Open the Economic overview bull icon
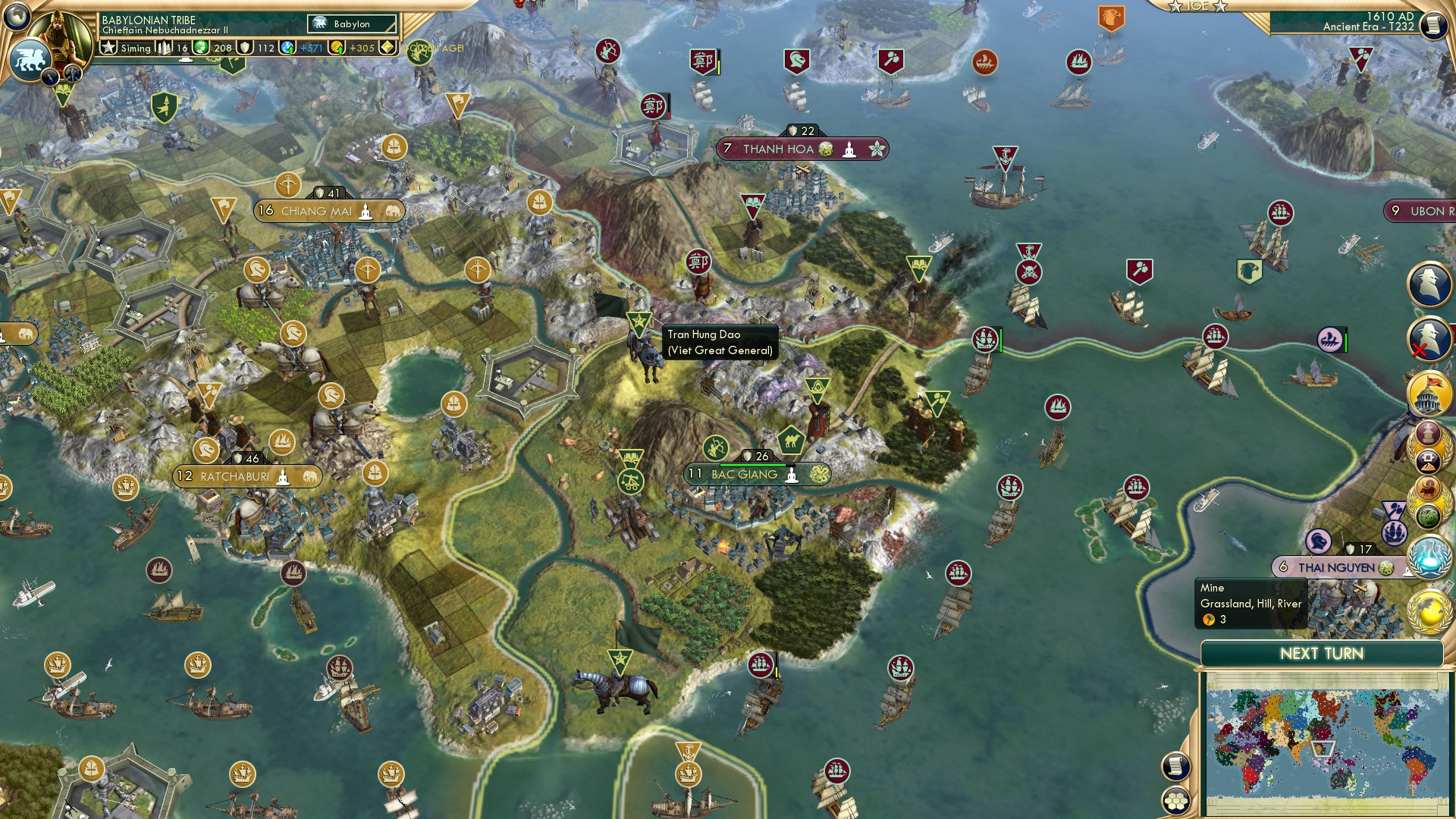The width and height of the screenshot is (1456, 819). [1427, 488]
